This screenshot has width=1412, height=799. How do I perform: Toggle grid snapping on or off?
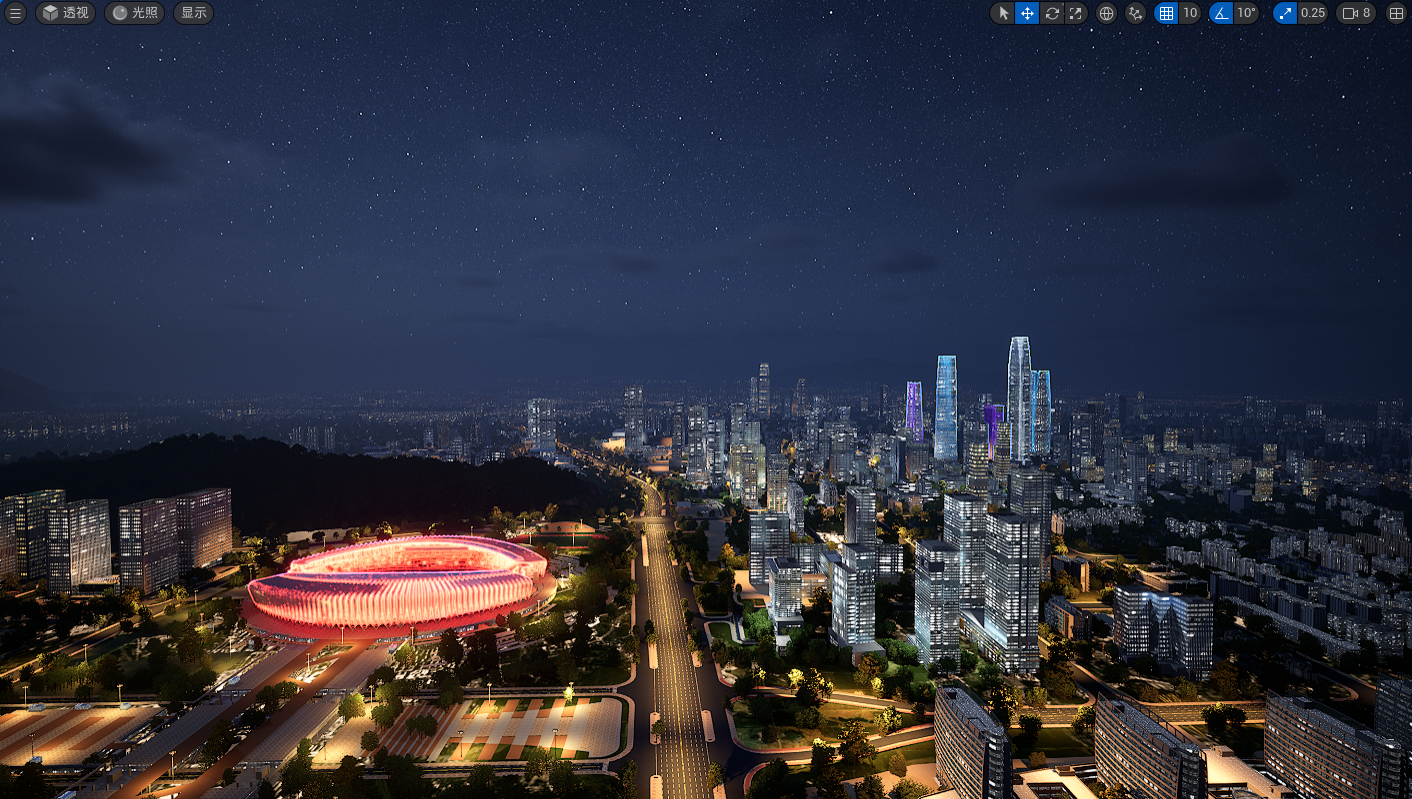[1166, 13]
